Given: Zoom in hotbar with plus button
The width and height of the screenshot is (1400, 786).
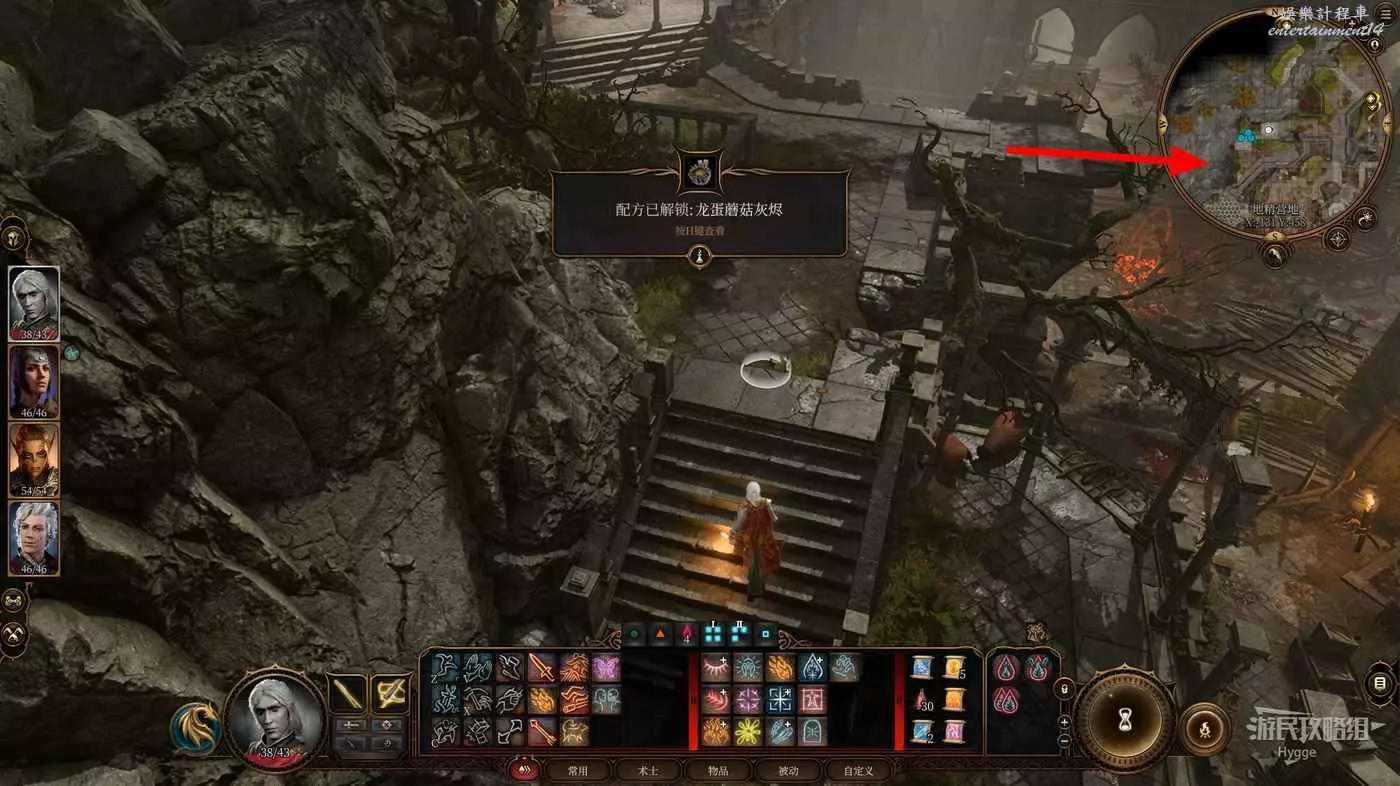Looking at the screenshot, I should (1064, 721).
